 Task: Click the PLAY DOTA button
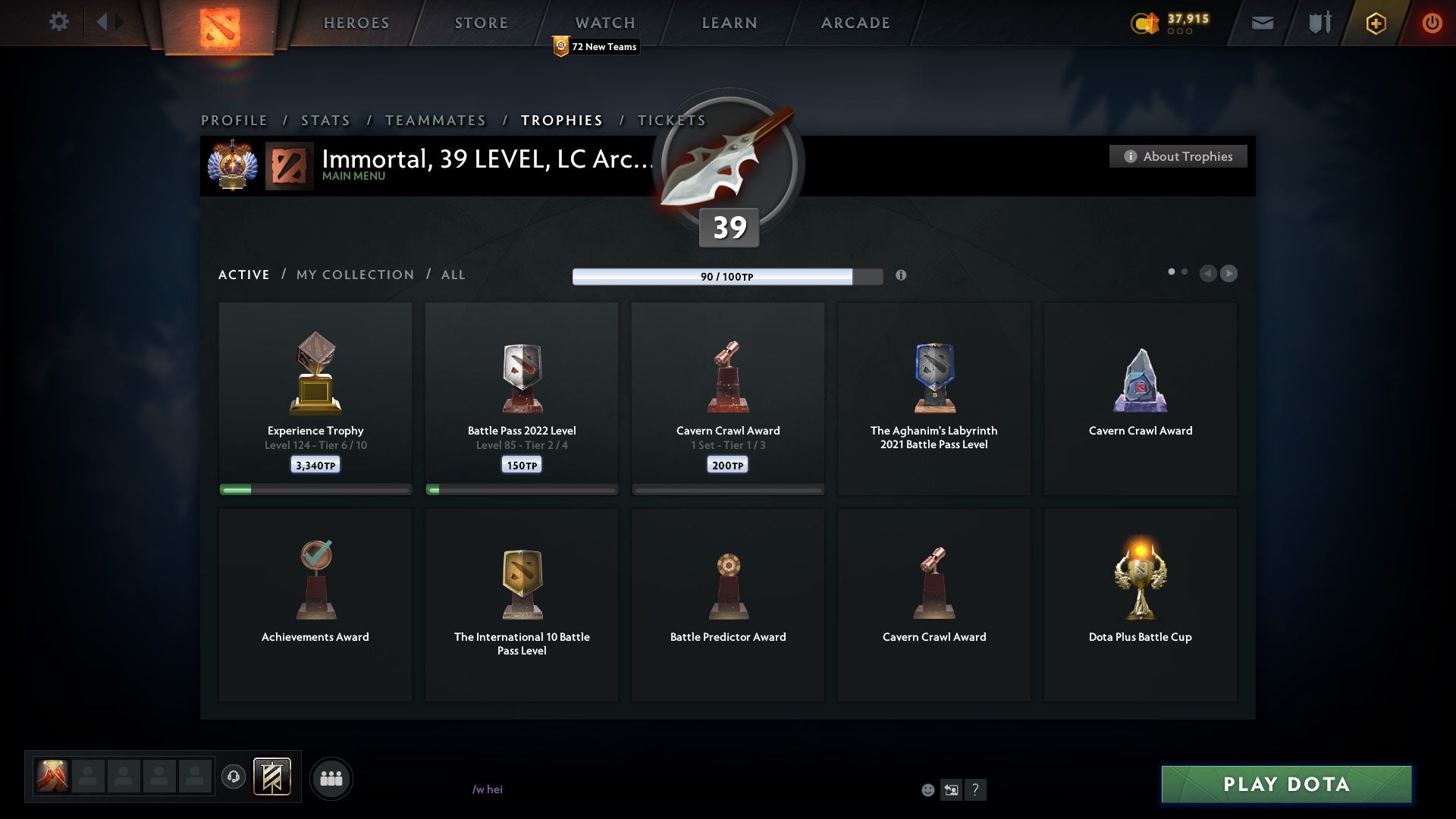[x=1285, y=784]
